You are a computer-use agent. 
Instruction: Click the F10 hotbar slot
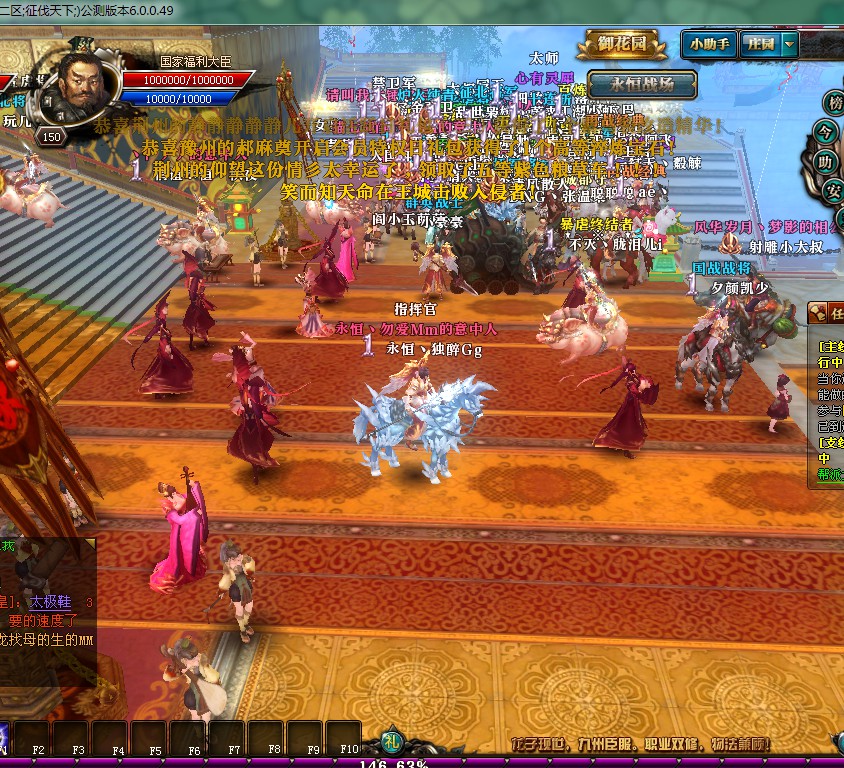tap(343, 740)
